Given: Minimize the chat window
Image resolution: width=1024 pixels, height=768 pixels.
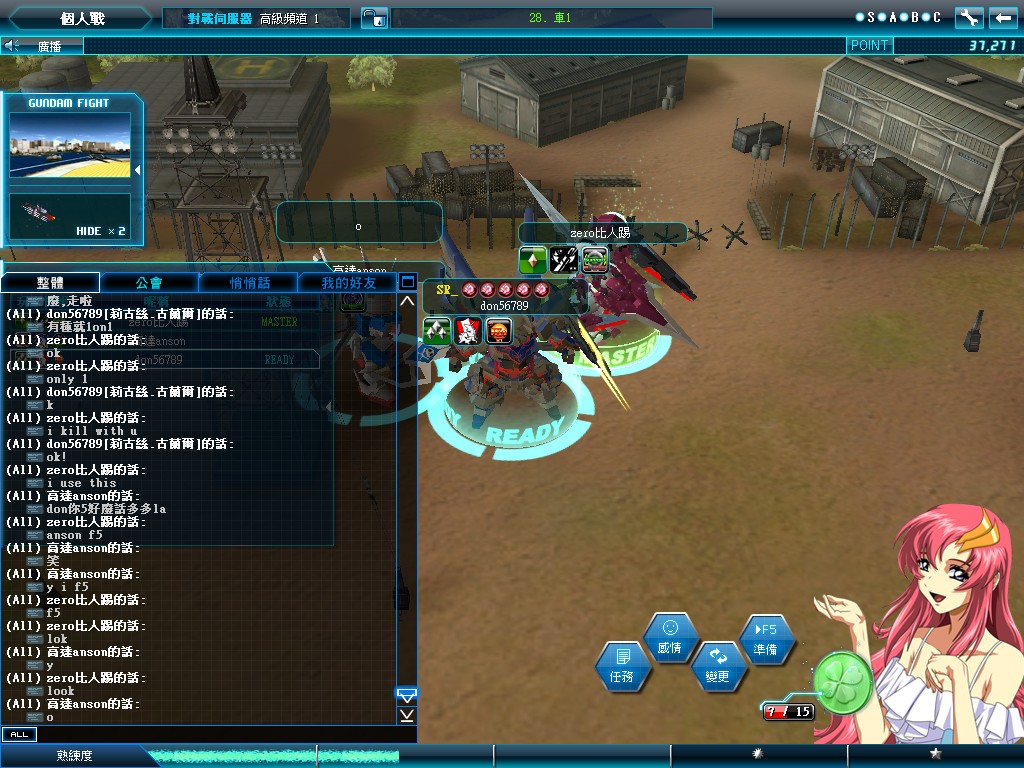Looking at the screenshot, I should pos(407,282).
